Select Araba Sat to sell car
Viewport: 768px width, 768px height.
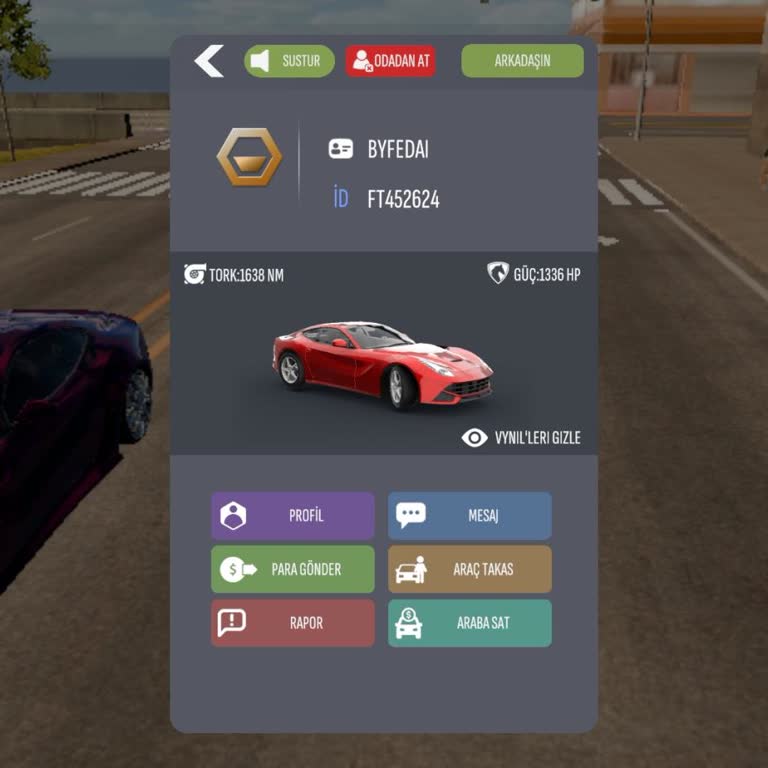(x=469, y=623)
